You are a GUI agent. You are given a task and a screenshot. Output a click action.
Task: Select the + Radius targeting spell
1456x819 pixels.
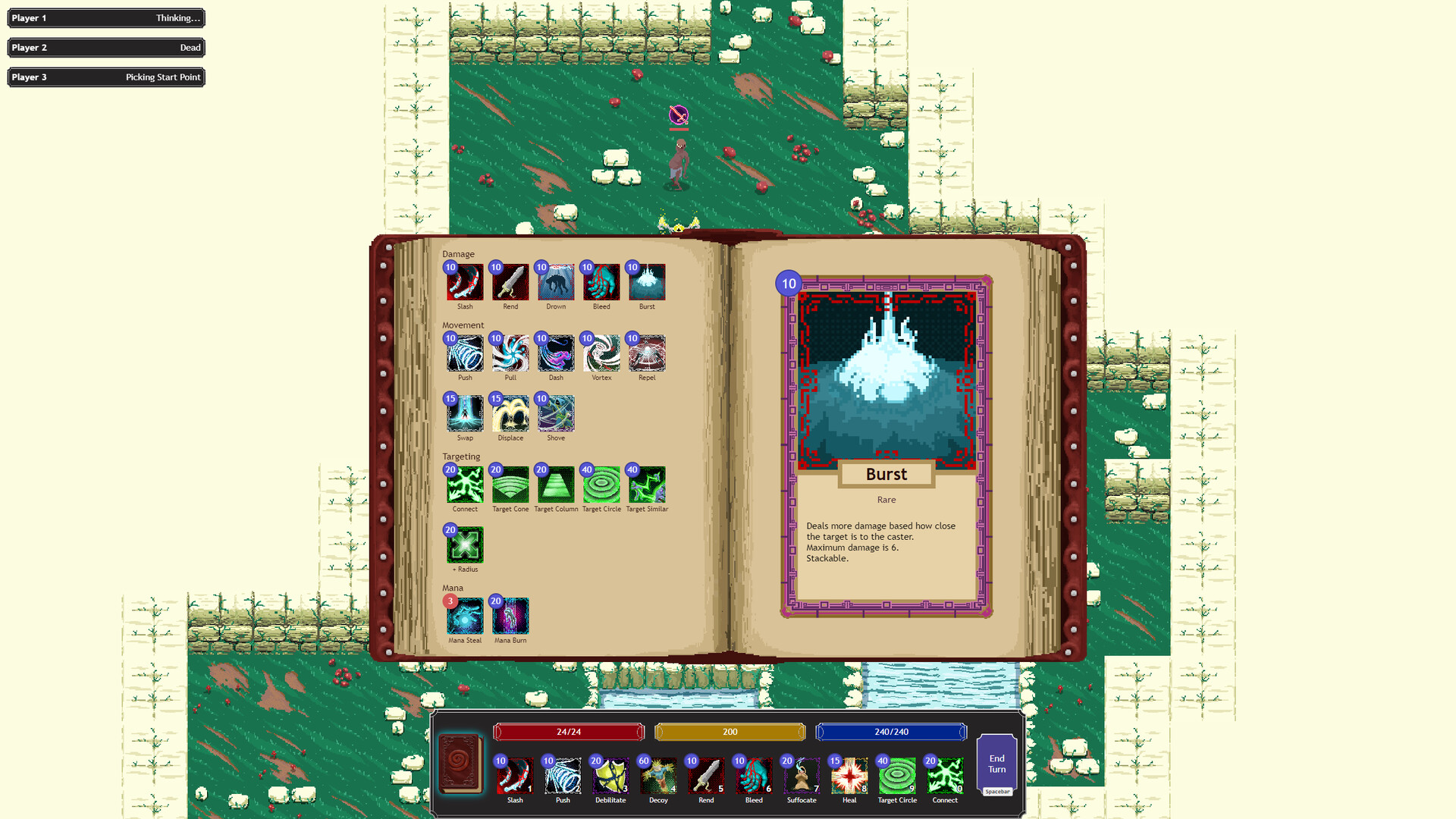pyautogui.click(x=464, y=545)
